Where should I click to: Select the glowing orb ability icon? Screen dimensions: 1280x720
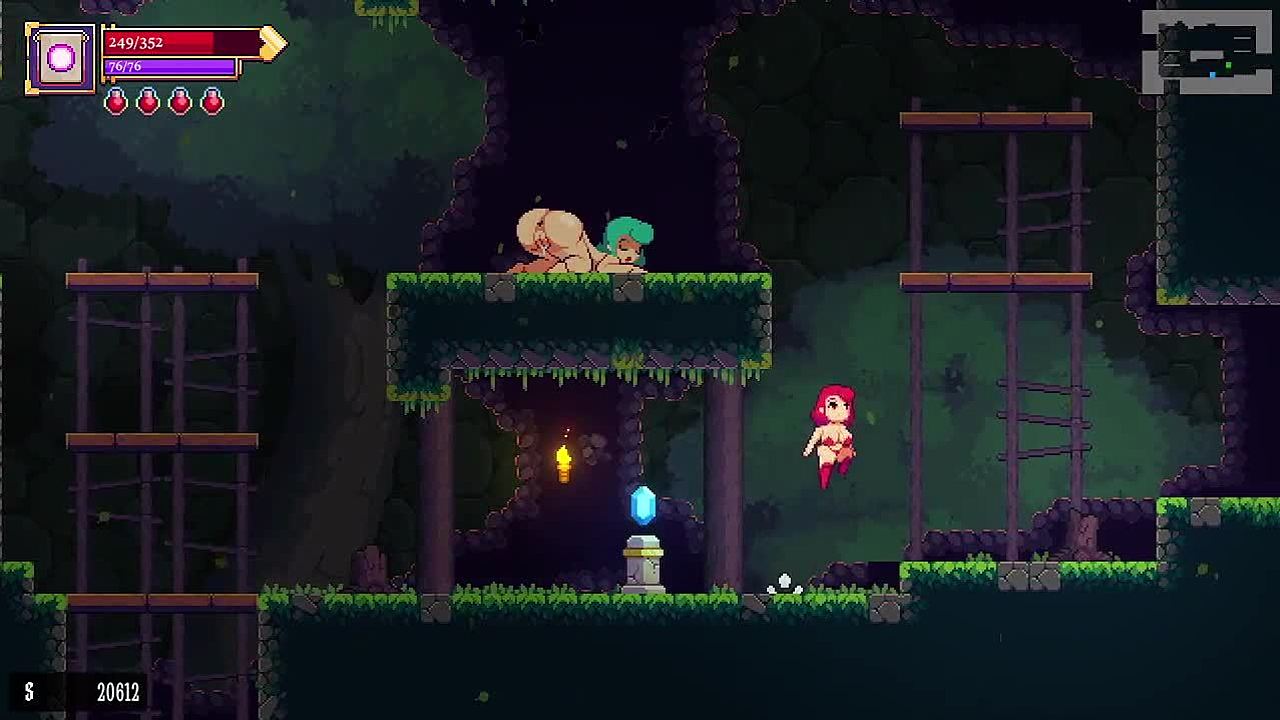pos(61,59)
